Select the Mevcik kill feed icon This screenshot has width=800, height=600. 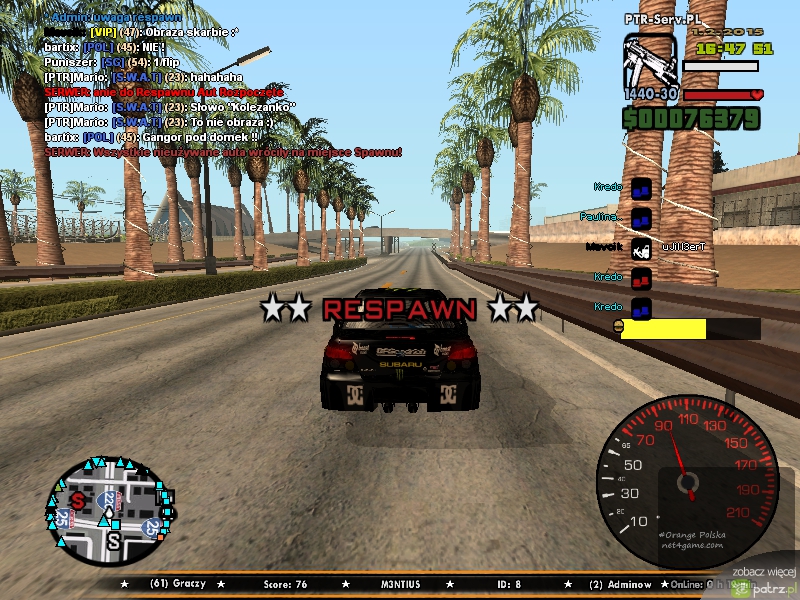(642, 247)
